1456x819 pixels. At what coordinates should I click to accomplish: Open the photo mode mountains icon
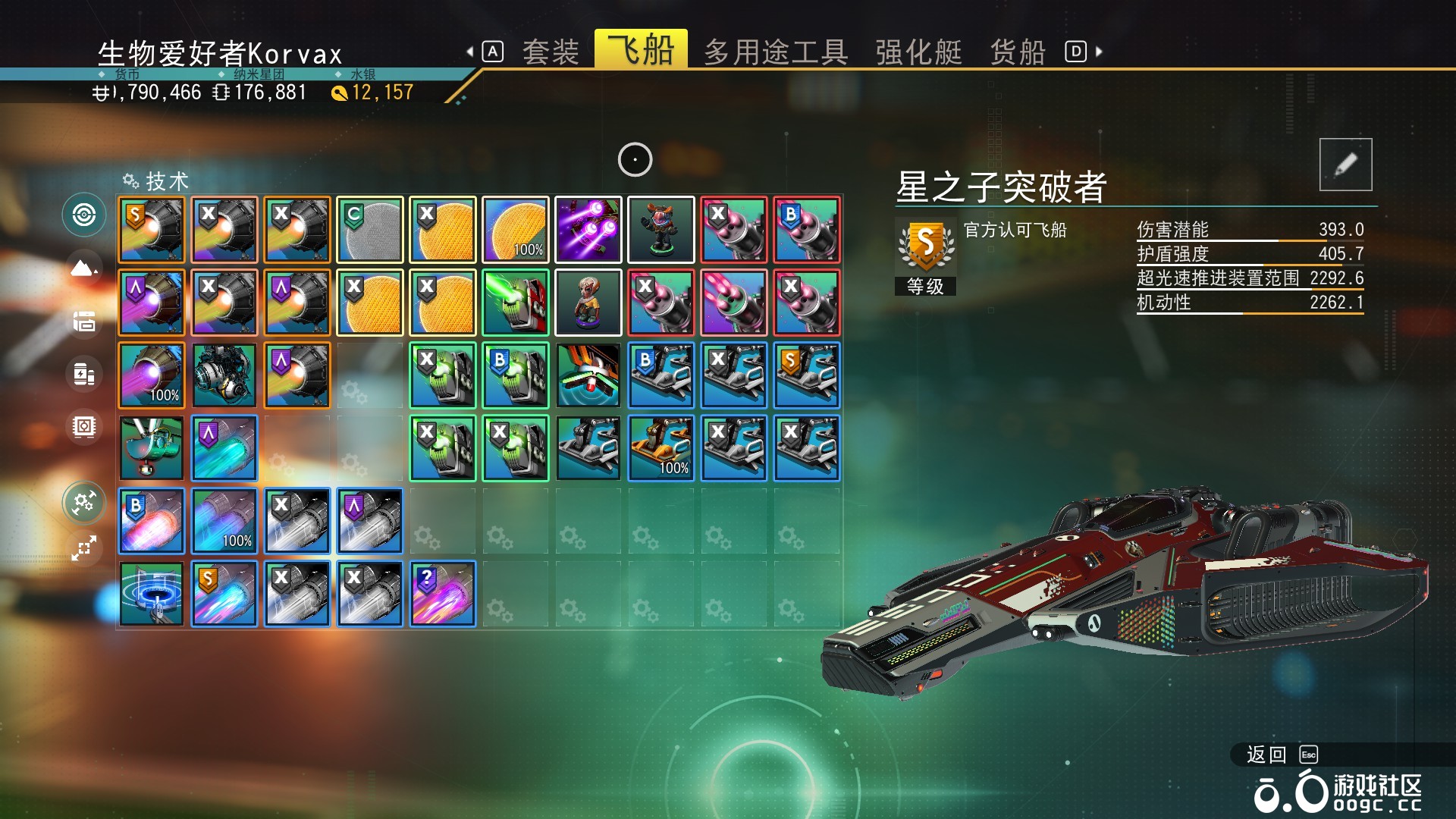pyautogui.click(x=83, y=268)
